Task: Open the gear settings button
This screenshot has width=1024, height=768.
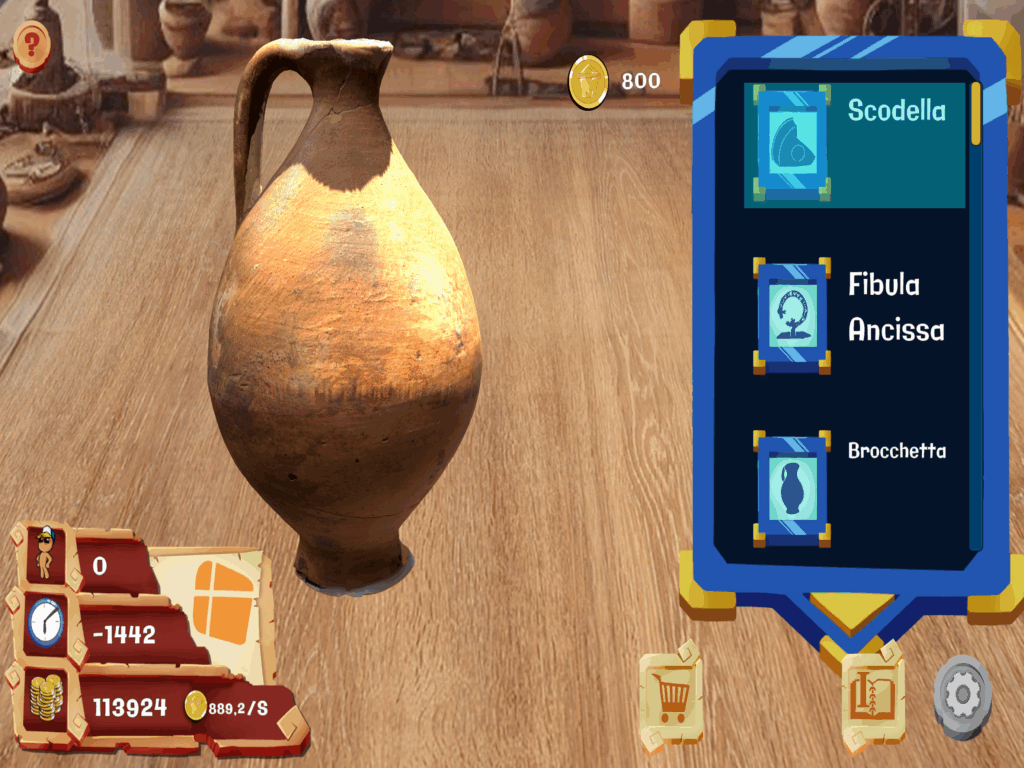Action: coord(962,697)
